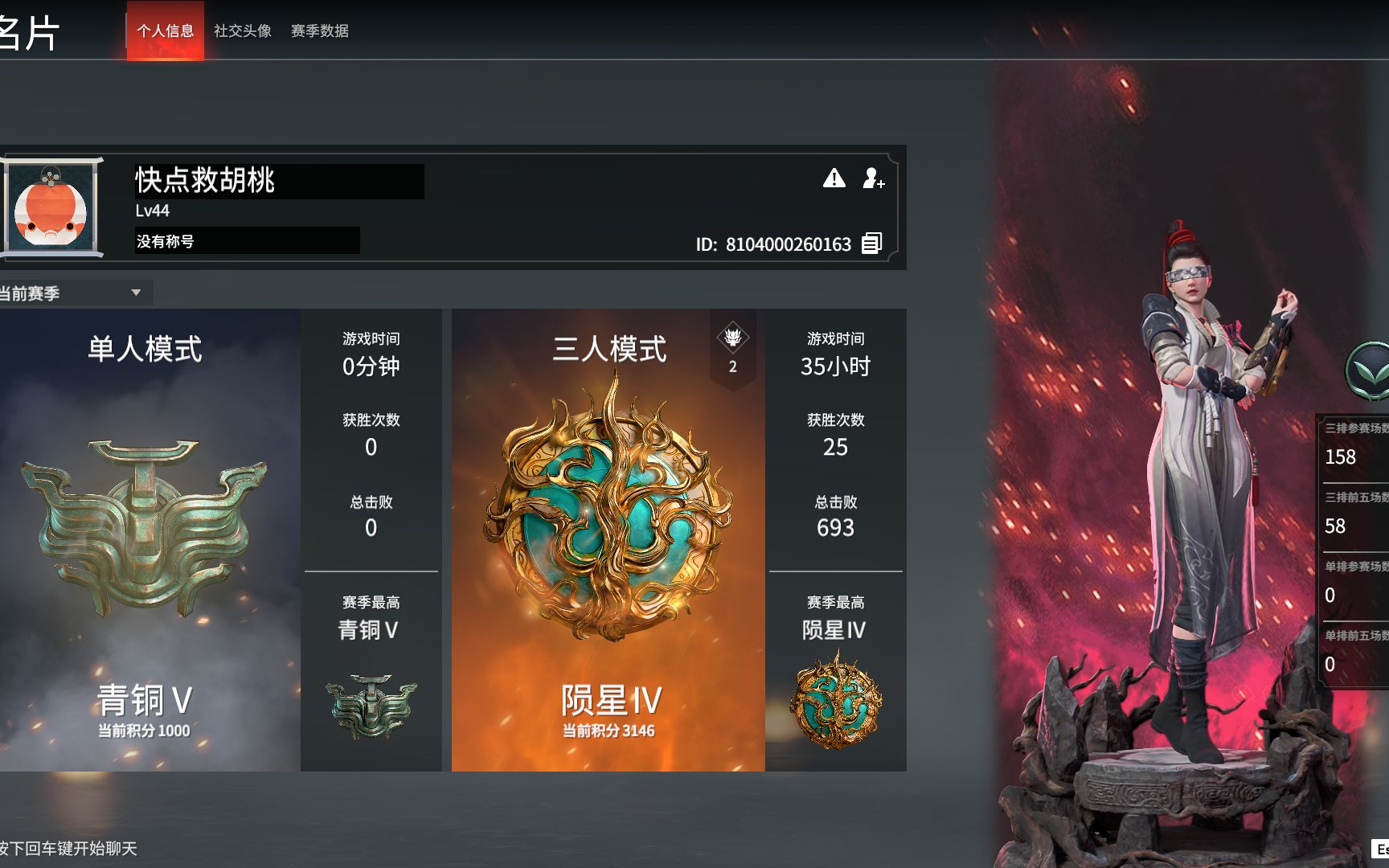The height and width of the screenshot is (868, 1389).
Task: Copy the player ID 8104000260163
Action: click(x=871, y=244)
